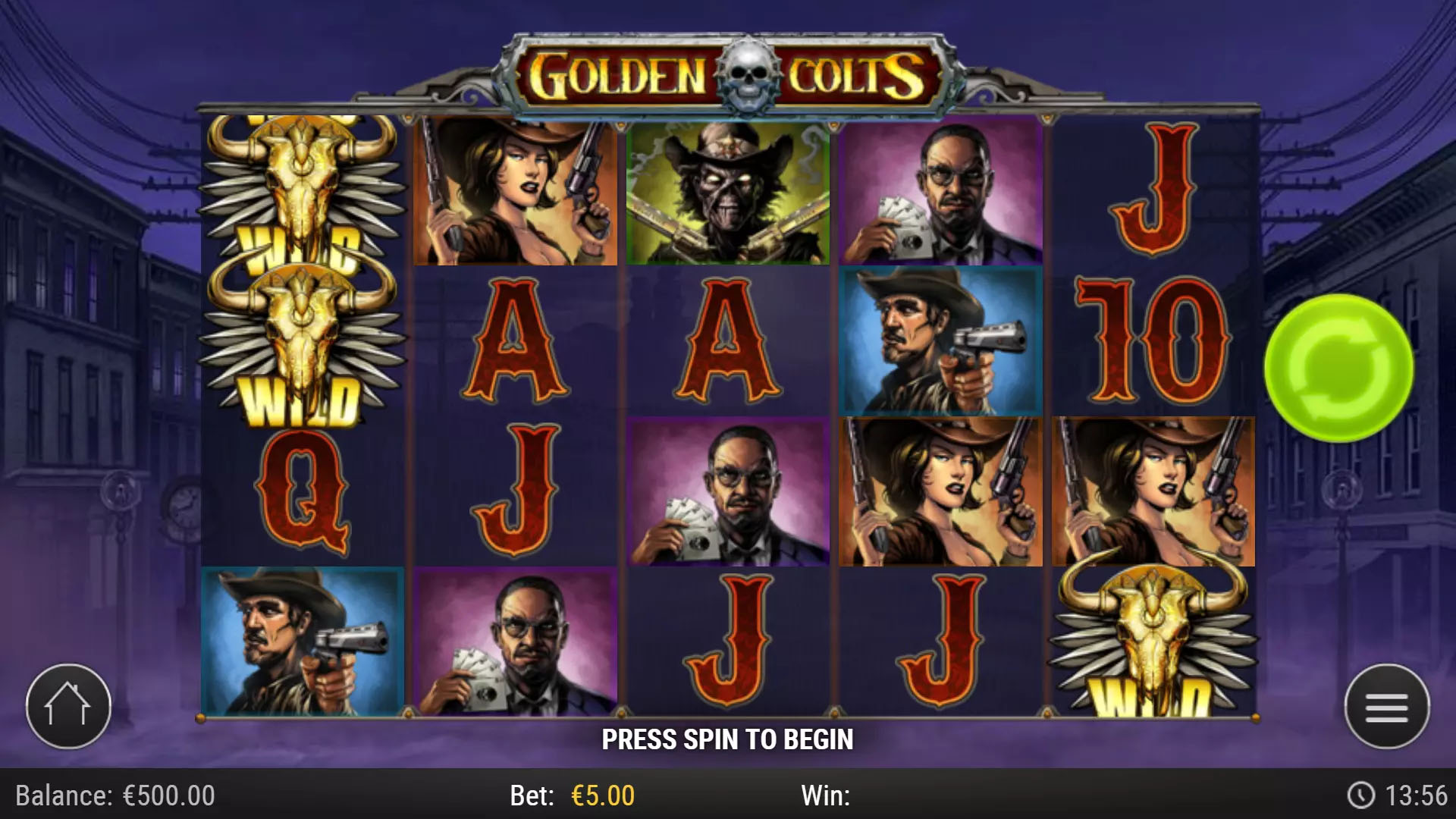Image resolution: width=1456 pixels, height=819 pixels.
Task: Open the hamburger menu bottom right
Action: (1389, 705)
